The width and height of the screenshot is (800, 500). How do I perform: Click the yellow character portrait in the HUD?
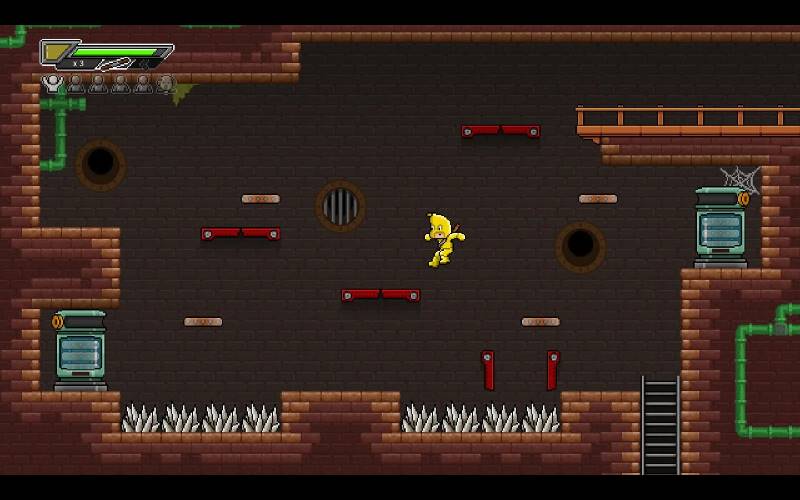click(55, 51)
